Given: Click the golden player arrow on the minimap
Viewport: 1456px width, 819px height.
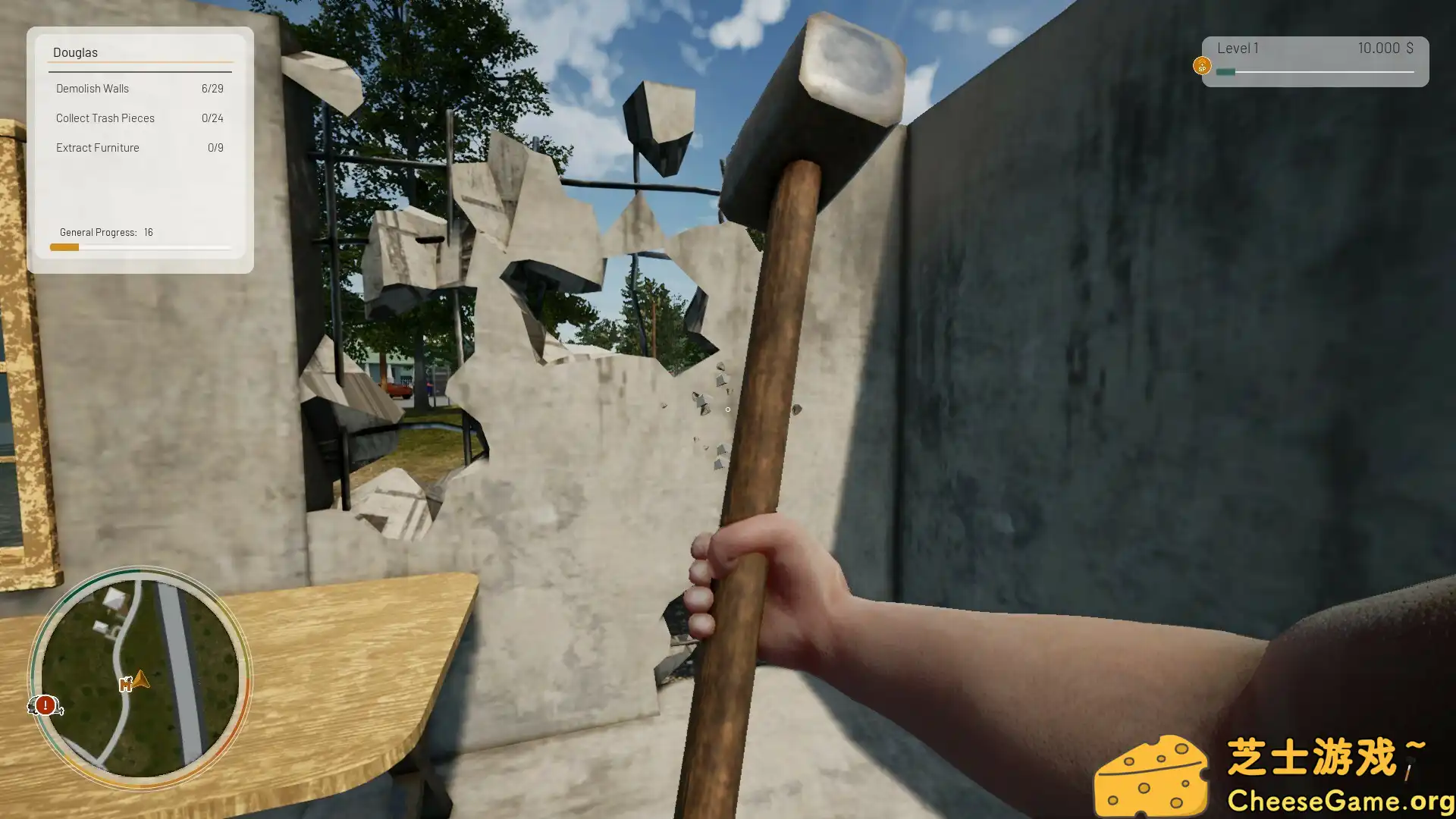Looking at the screenshot, I should 141,679.
